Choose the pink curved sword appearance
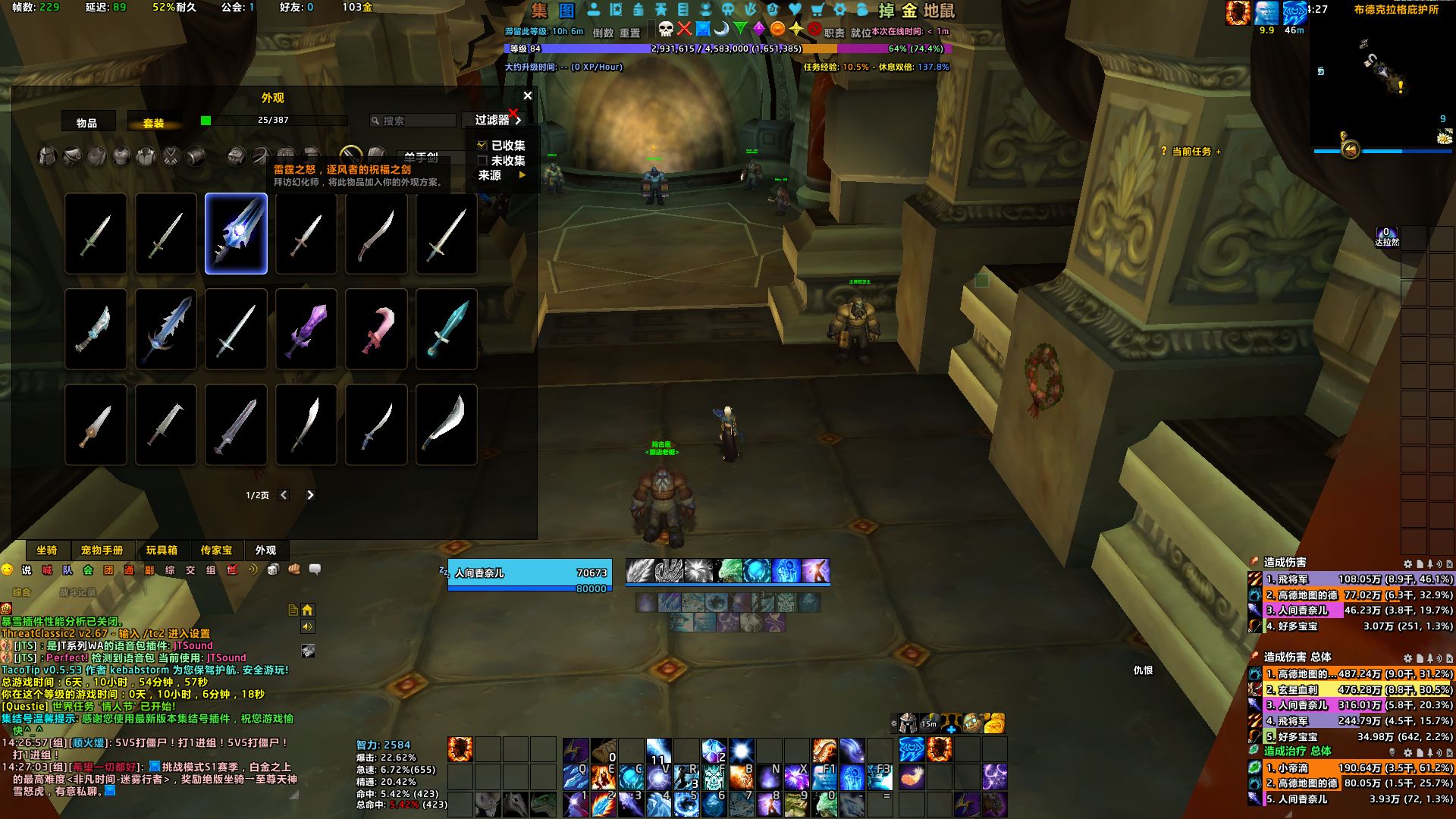 [376, 329]
